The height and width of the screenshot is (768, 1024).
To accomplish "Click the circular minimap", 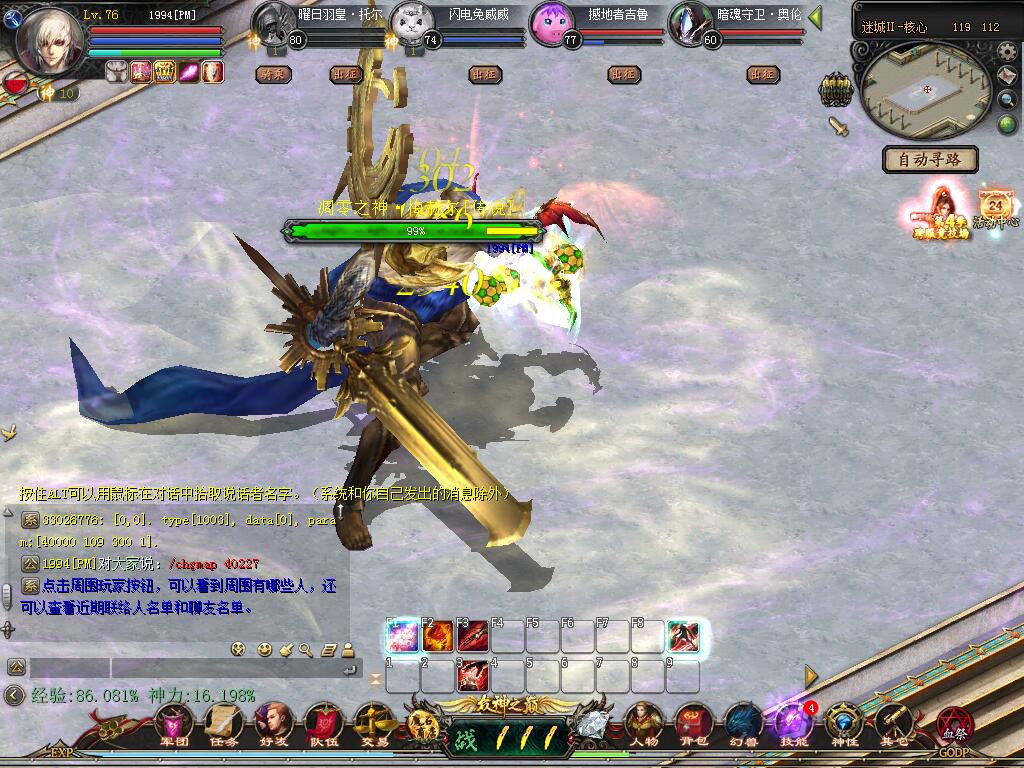I will coord(927,89).
